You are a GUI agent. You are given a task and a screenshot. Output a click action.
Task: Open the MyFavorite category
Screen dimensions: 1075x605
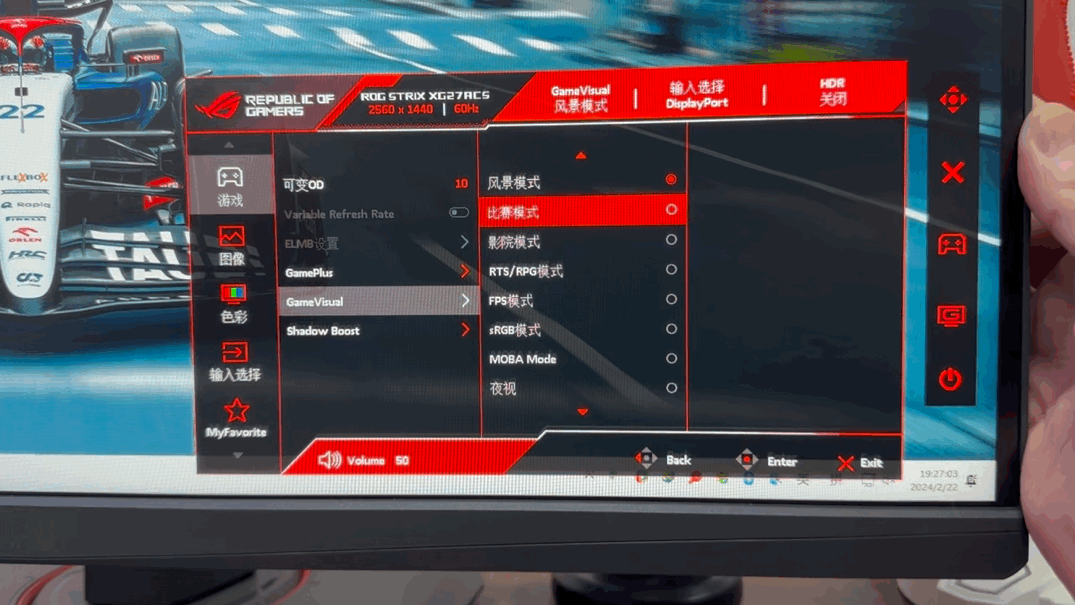pyautogui.click(x=236, y=418)
